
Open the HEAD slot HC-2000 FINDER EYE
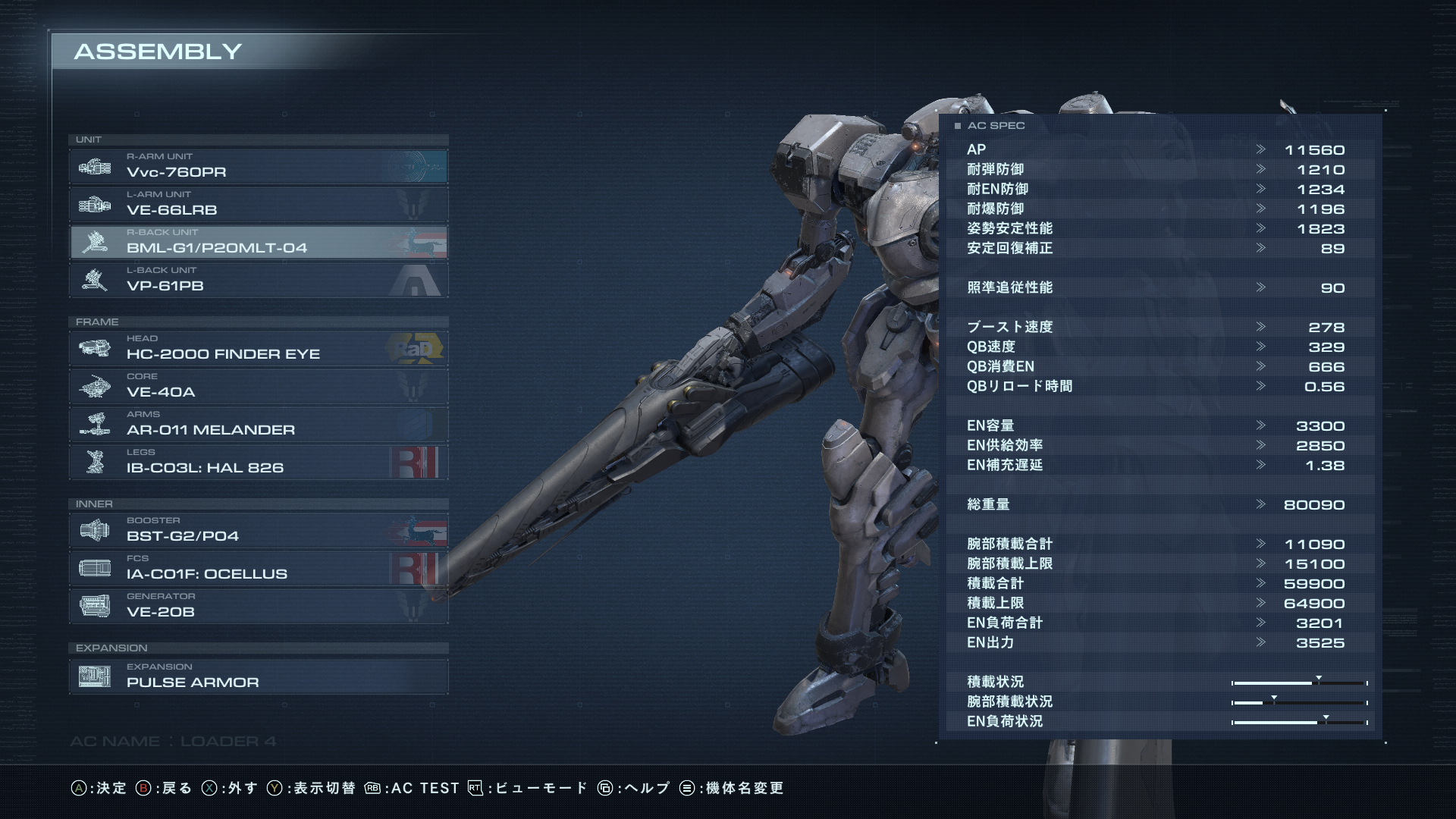258,348
